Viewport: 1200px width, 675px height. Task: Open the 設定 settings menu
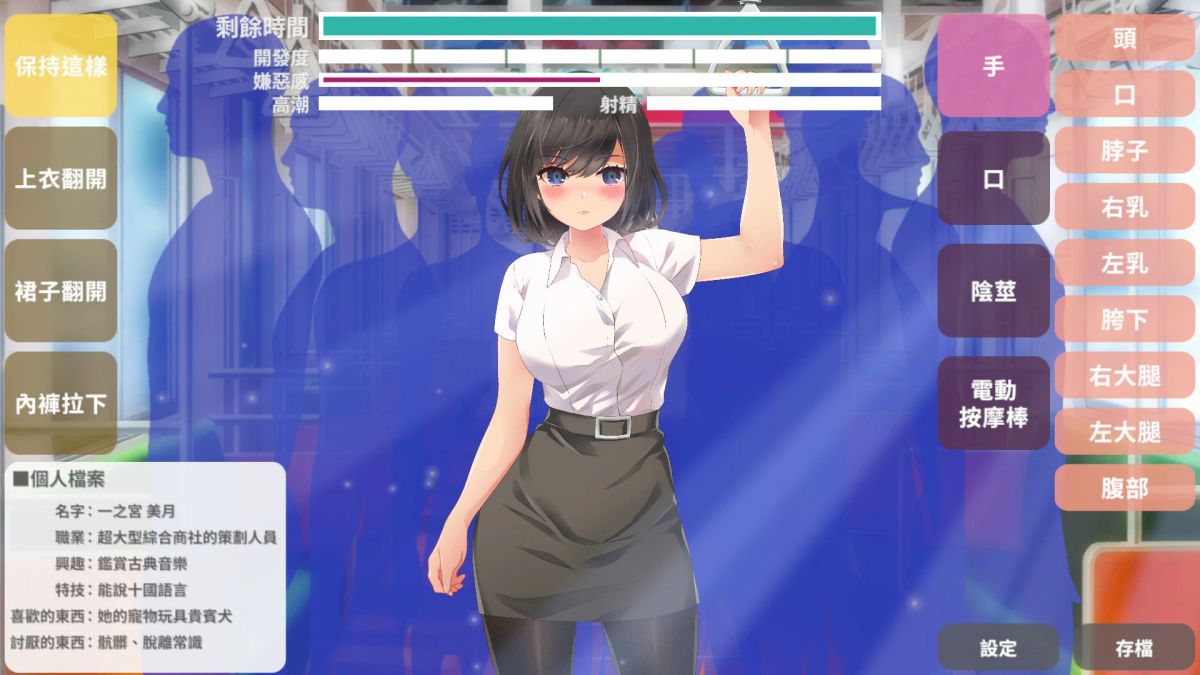[998, 648]
